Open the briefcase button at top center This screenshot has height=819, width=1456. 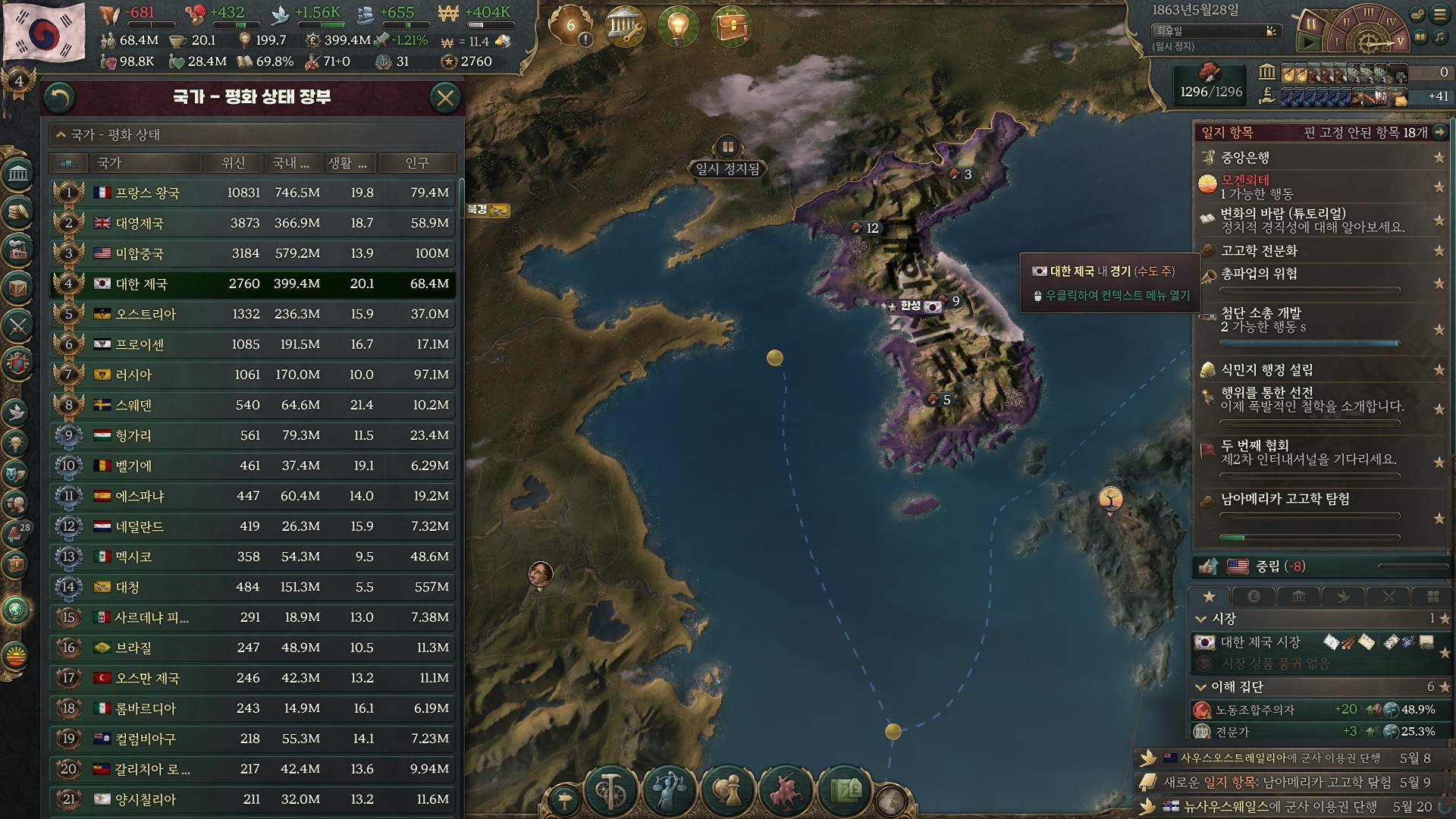click(x=731, y=27)
